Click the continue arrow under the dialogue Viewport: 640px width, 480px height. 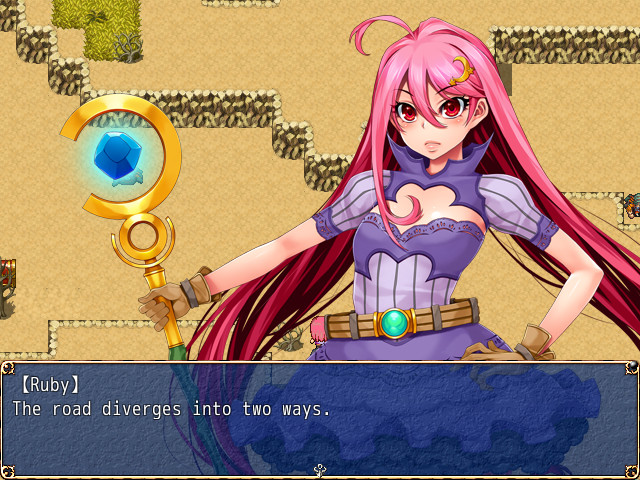[x=320, y=469]
